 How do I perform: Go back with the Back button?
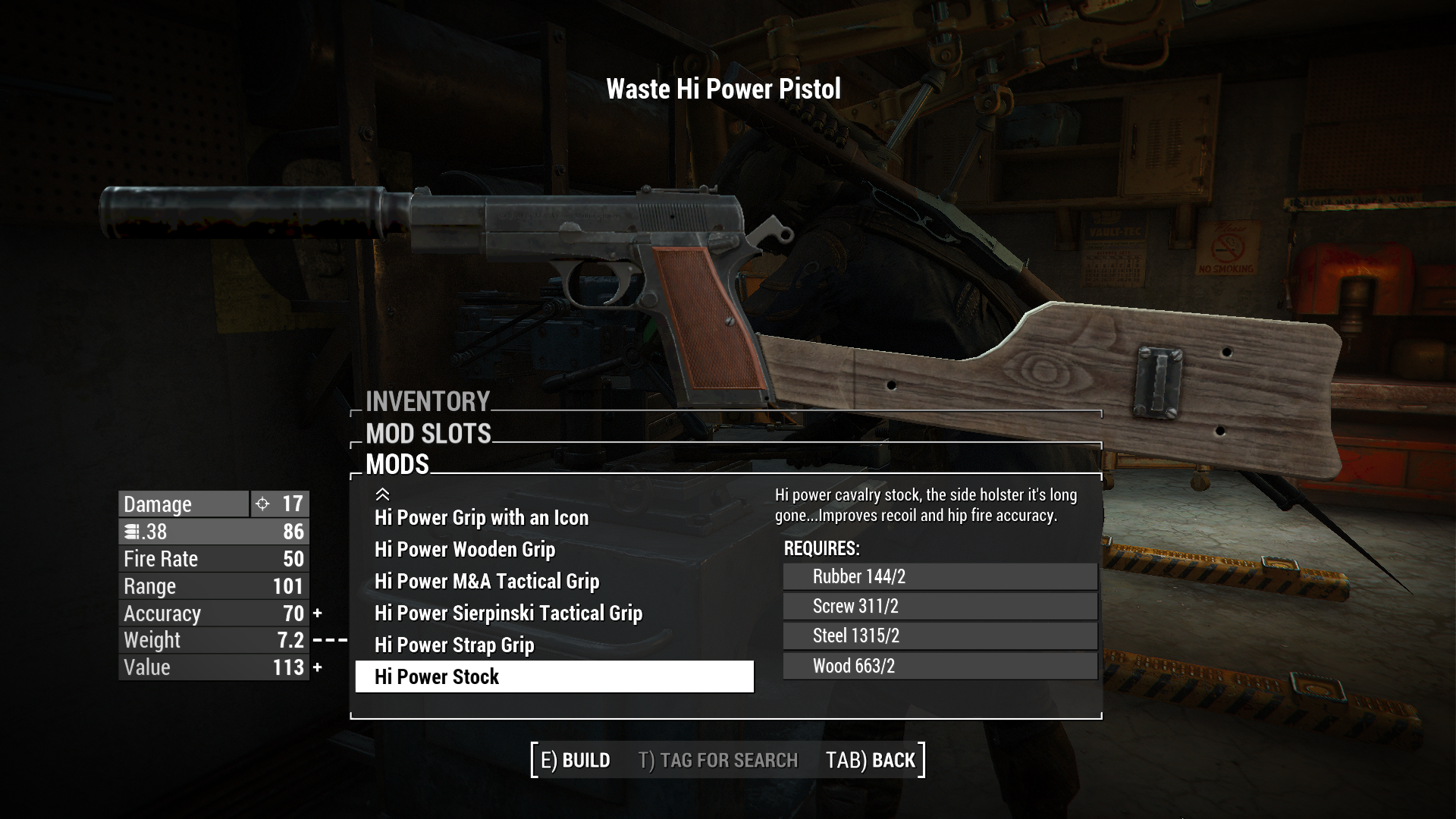(x=871, y=760)
